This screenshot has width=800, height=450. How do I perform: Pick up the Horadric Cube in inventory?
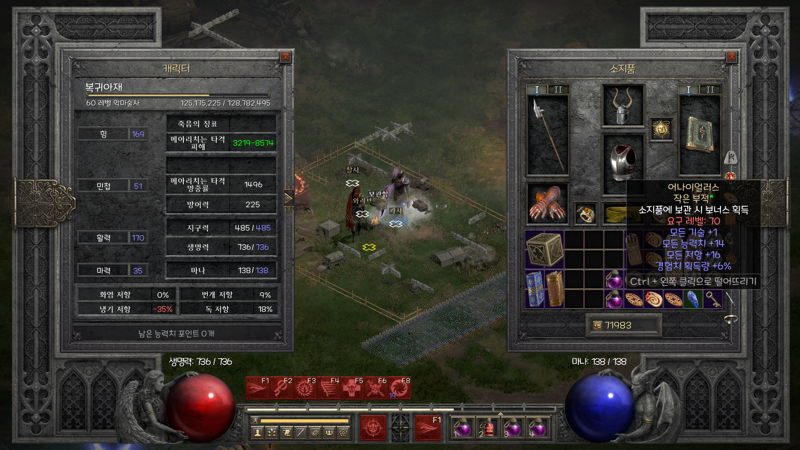click(x=544, y=249)
